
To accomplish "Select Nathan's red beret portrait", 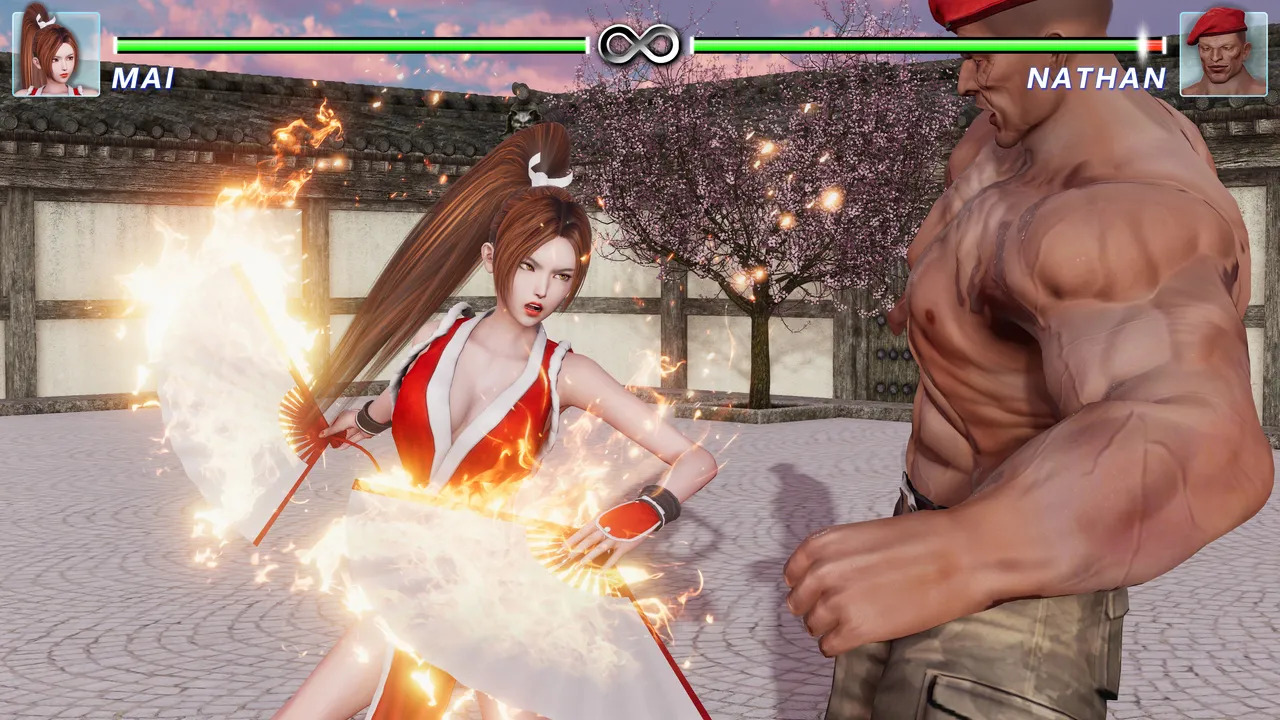I will (1223, 54).
